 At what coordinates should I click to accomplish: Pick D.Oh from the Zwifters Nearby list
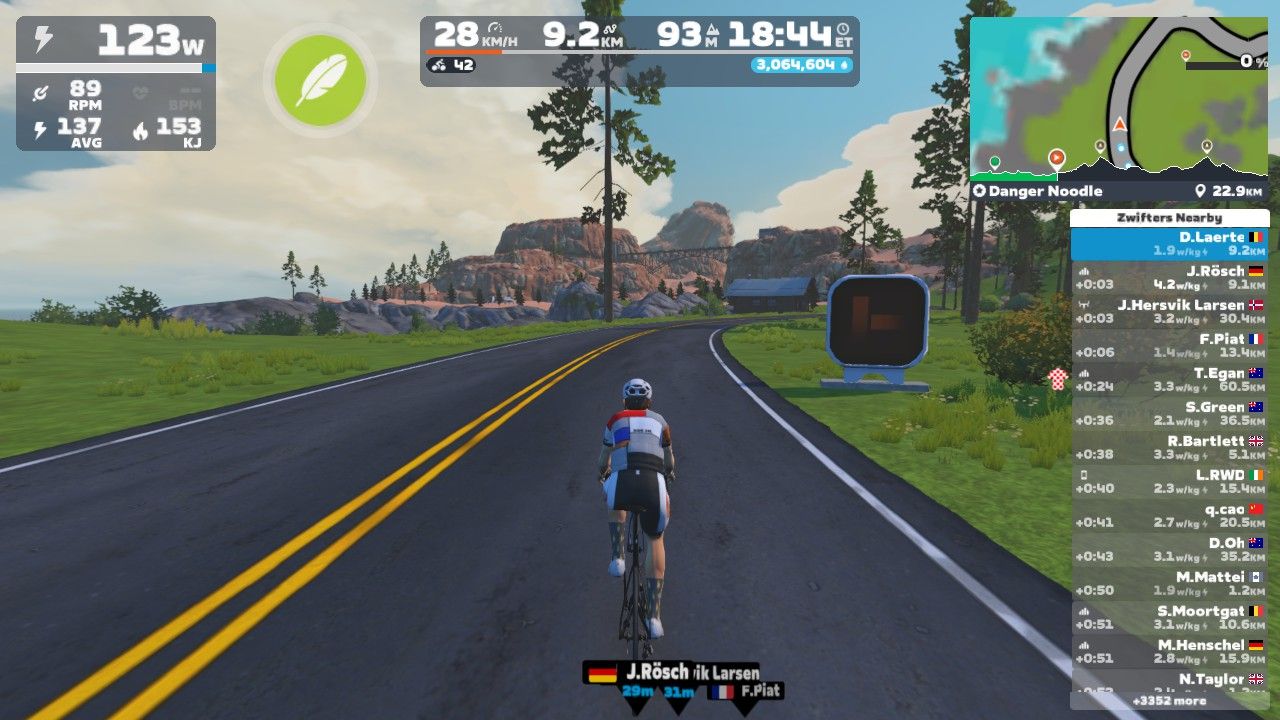coord(1169,550)
